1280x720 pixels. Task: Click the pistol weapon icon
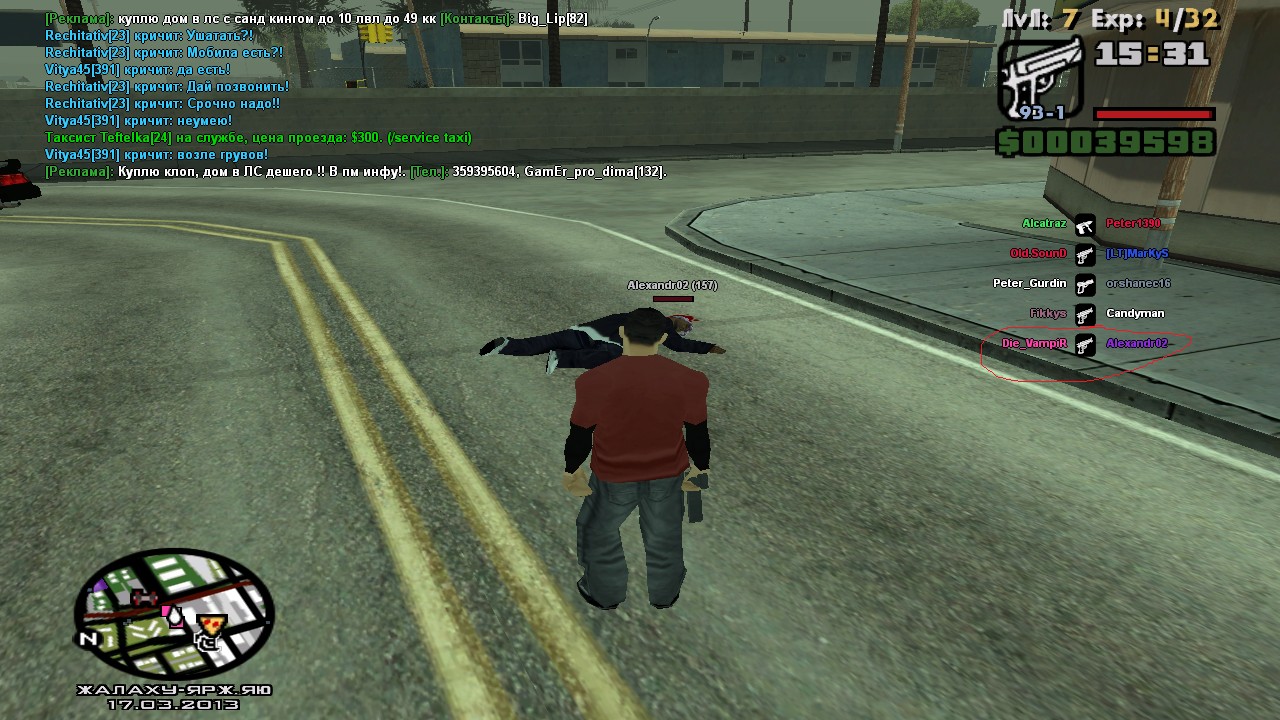[x=1040, y=78]
